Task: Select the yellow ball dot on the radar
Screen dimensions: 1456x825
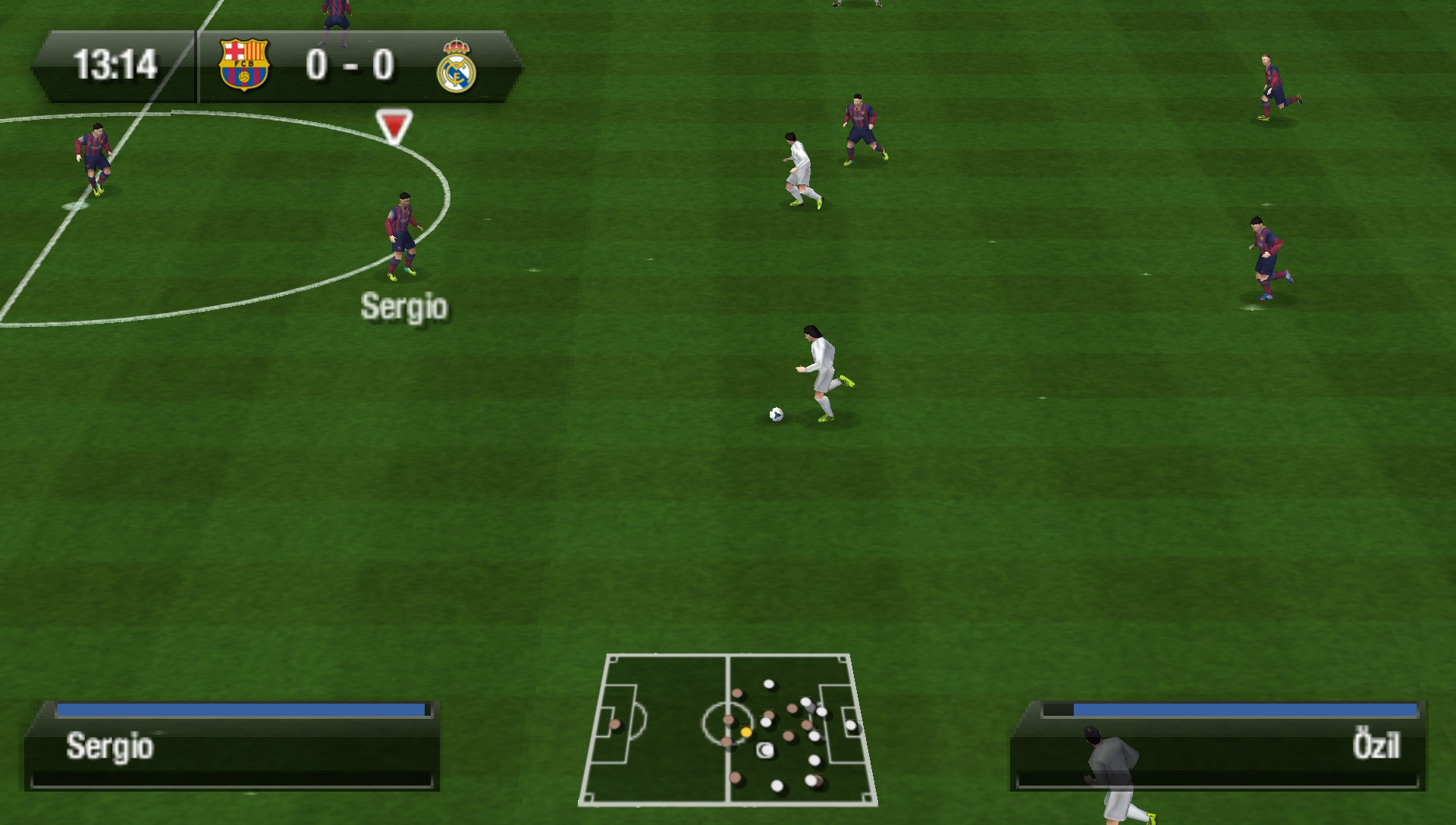Action: tap(748, 733)
